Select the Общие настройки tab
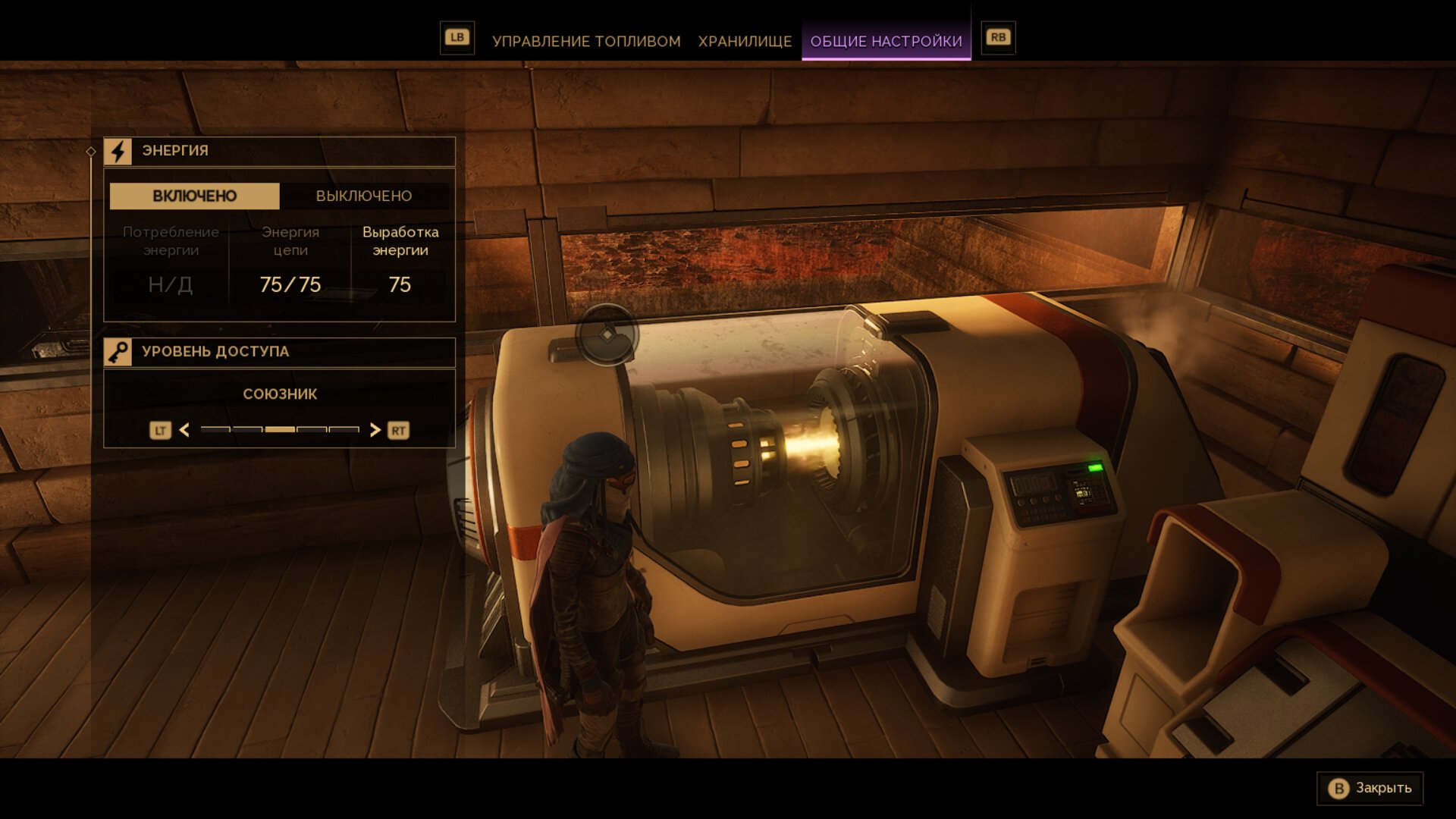The width and height of the screenshot is (1456, 819). (886, 42)
